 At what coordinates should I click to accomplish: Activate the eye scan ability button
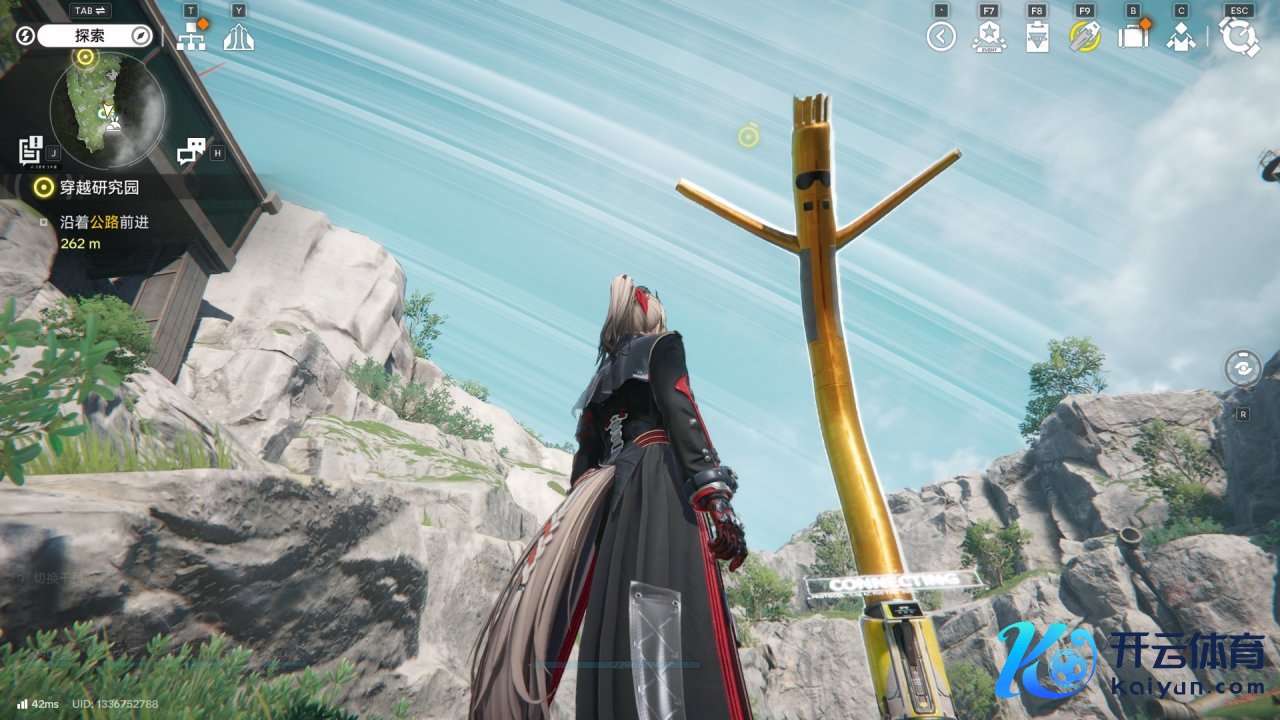[1243, 368]
